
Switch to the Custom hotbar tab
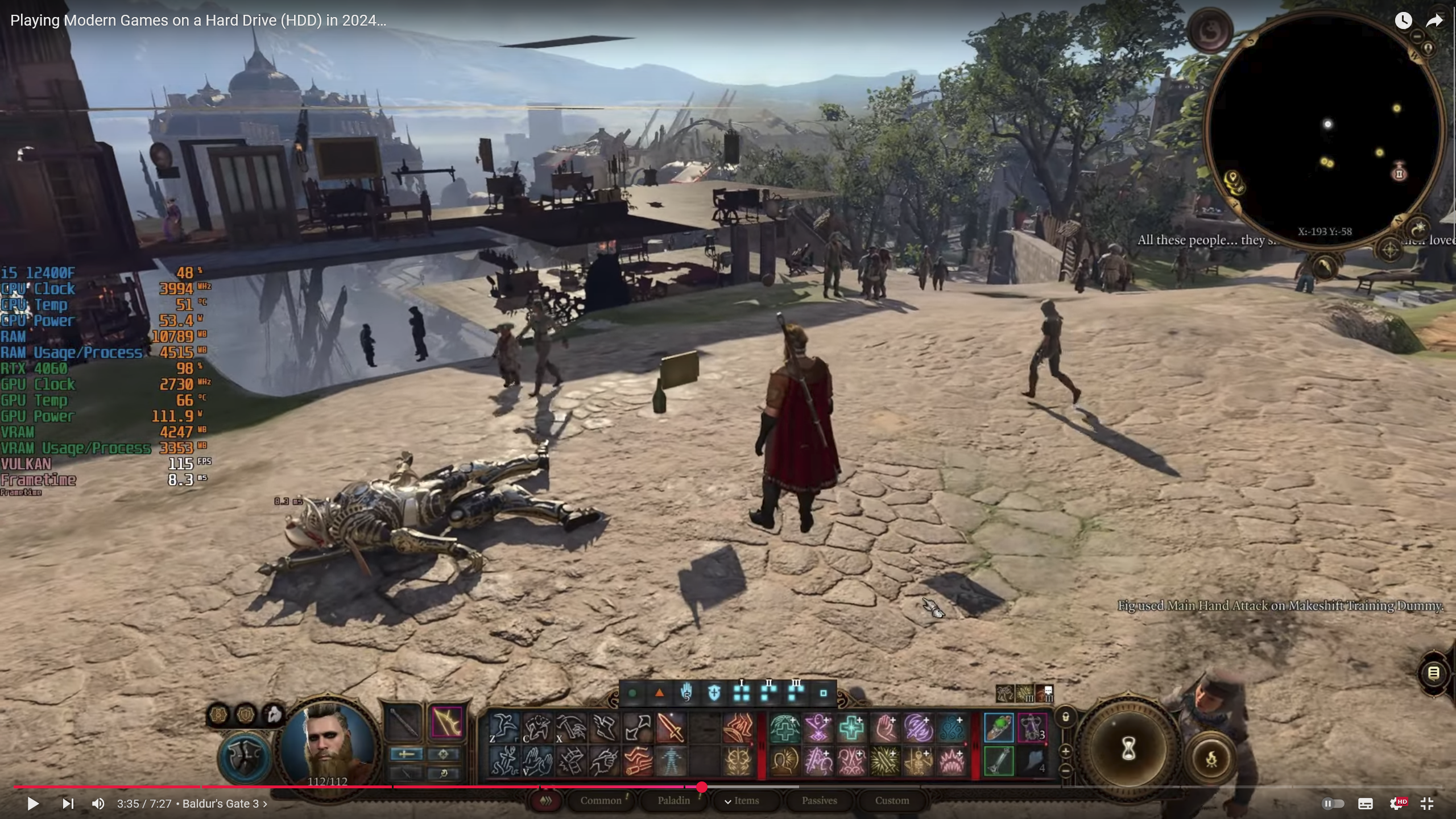coord(892,801)
